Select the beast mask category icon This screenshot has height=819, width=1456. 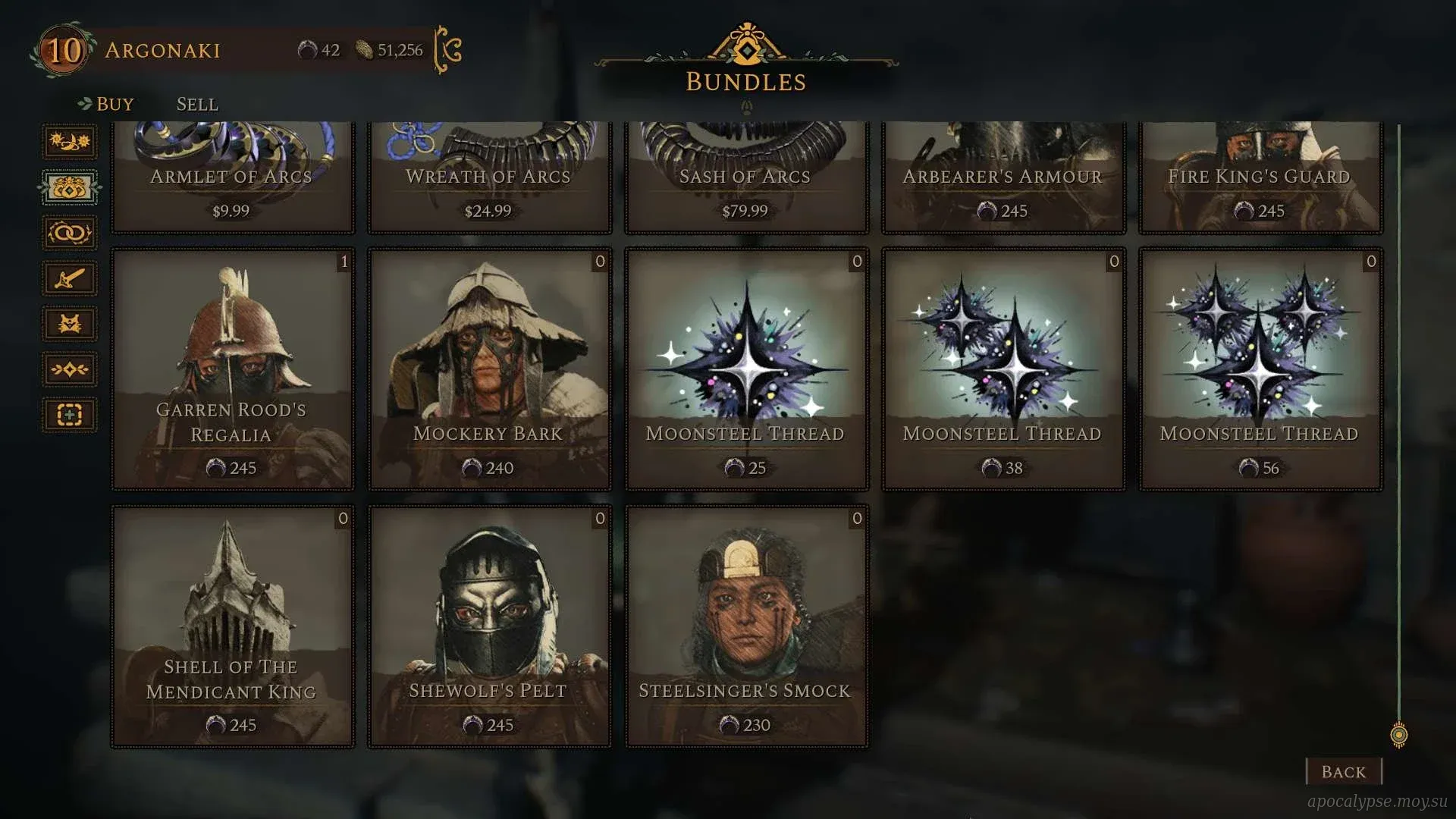tap(70, 324)
